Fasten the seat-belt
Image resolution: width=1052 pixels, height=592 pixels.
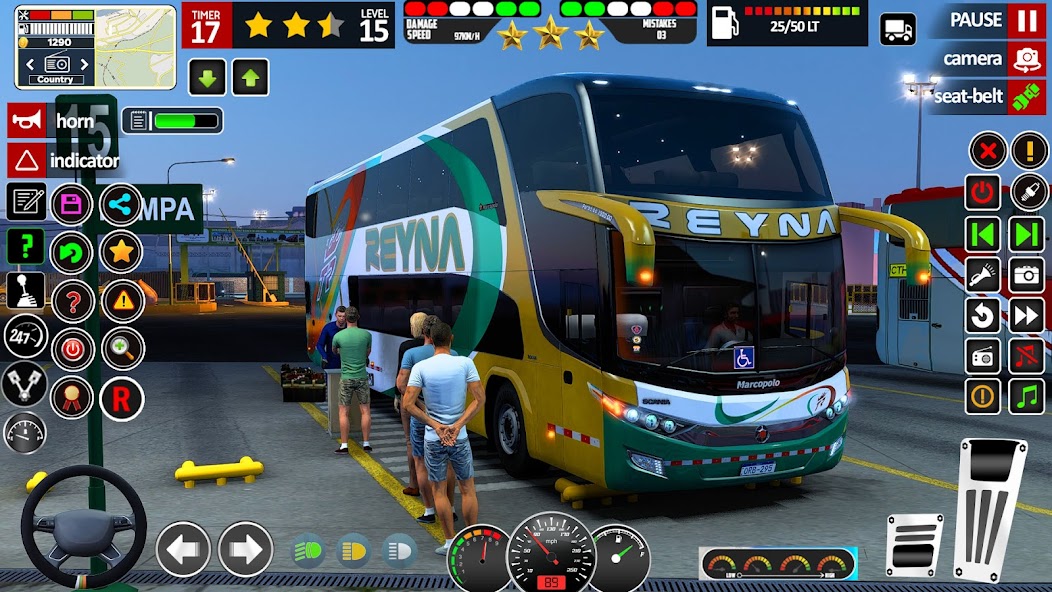click(x=1027, y=97)
